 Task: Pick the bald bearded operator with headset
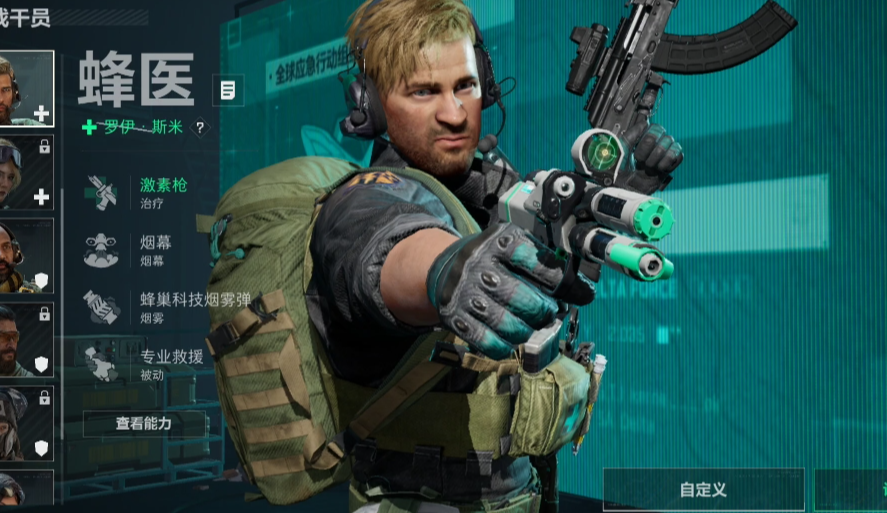pos(24,256)
